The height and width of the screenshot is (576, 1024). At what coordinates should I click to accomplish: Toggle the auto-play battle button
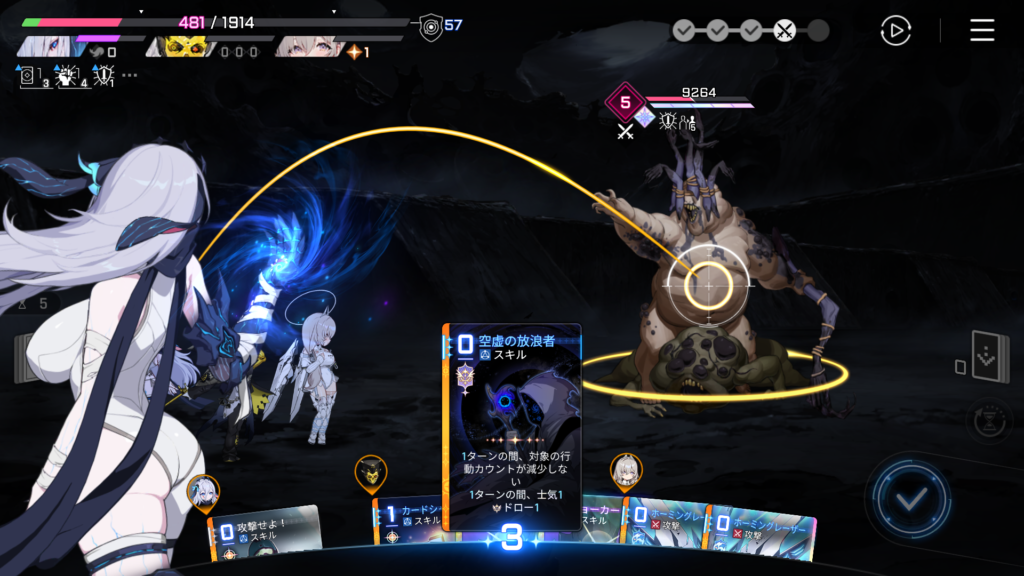click(895, 31)
